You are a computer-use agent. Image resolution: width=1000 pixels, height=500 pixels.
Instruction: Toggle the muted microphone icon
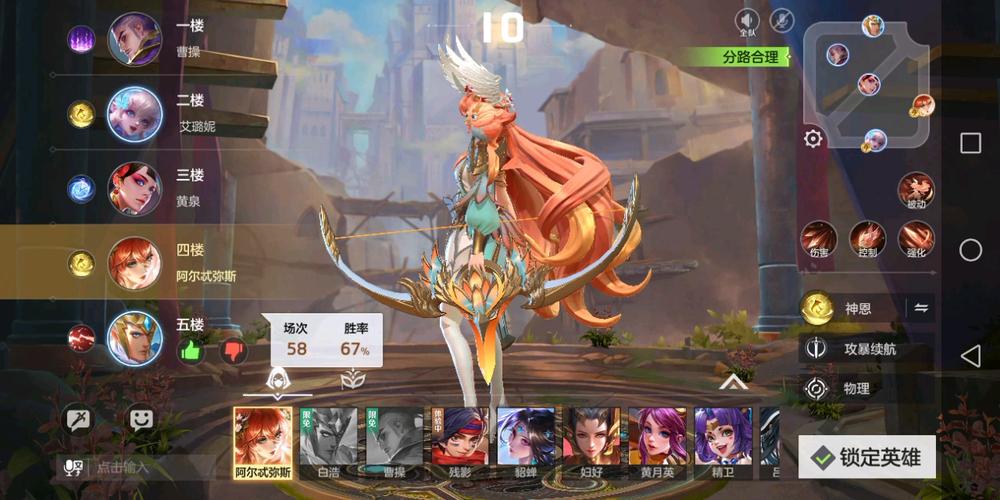pos(781,20)
